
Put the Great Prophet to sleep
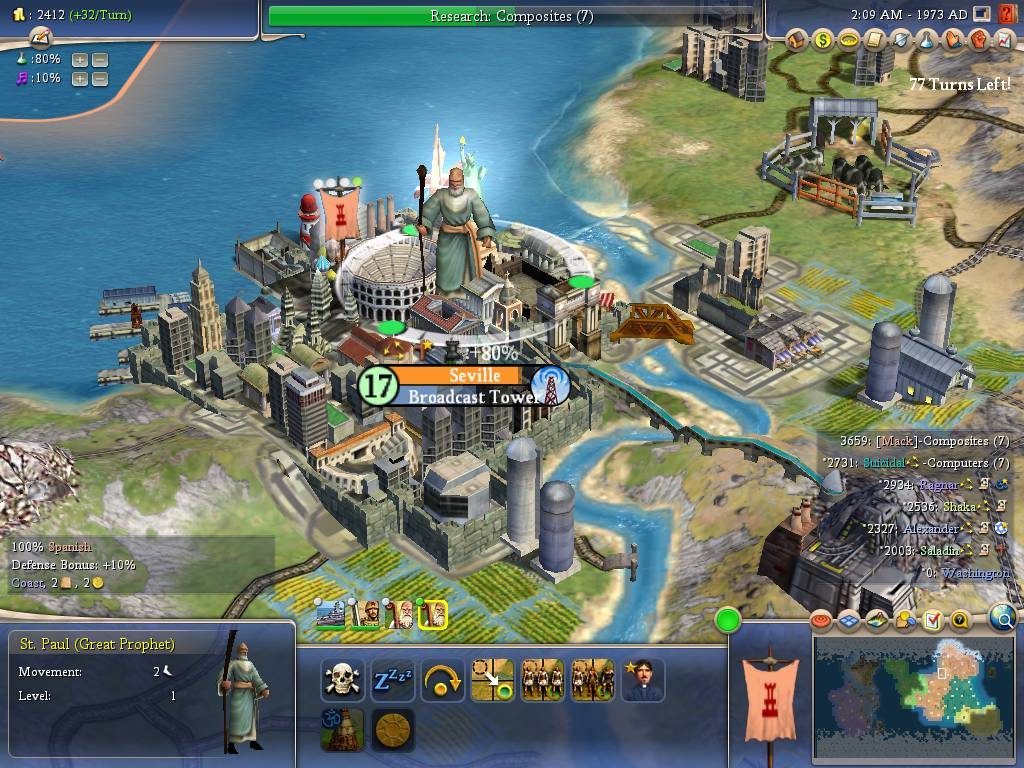393,680
